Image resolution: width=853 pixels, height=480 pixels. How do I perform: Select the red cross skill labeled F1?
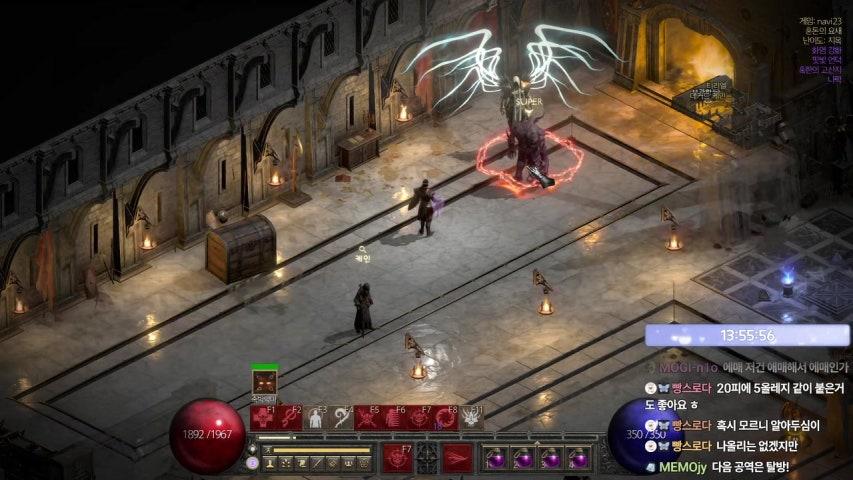click(263, 418)
